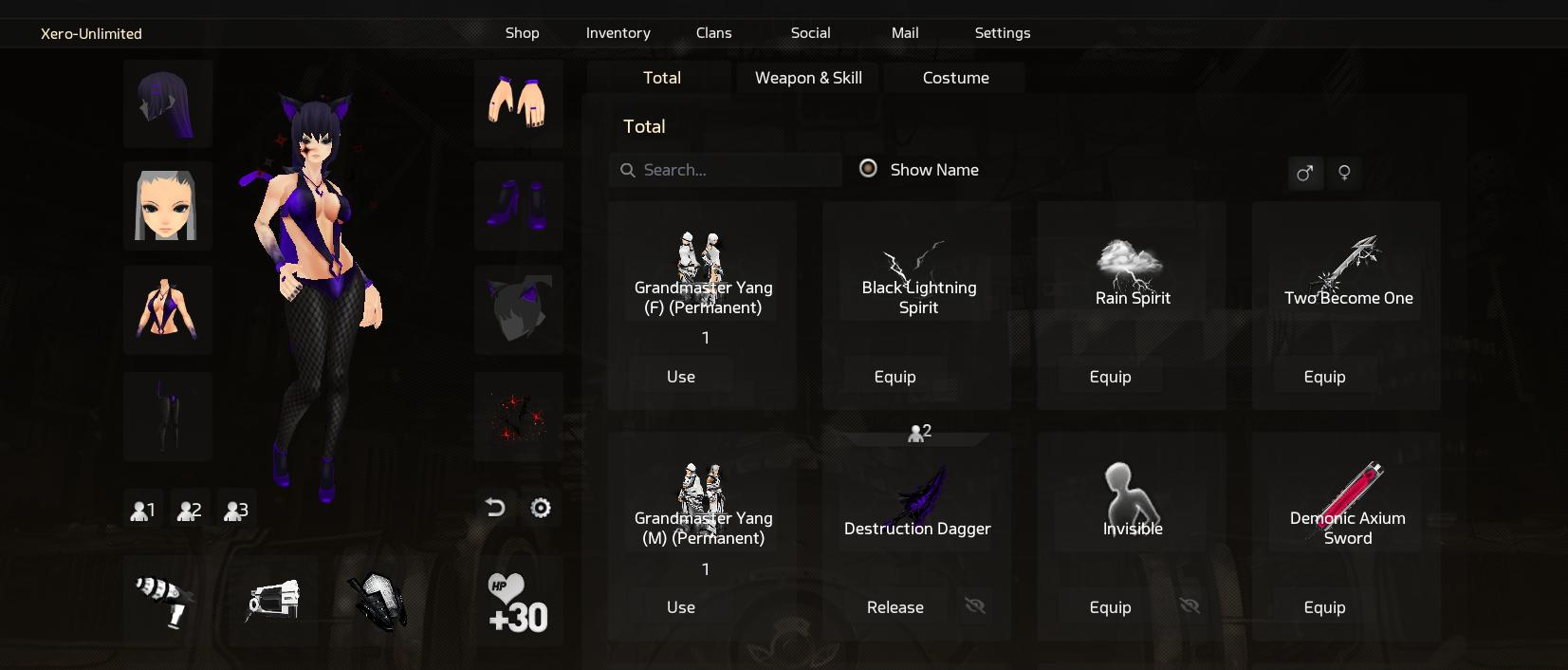The image size is (1568, 670).
Task: Open the Clans menu
Action: [713, 33]
